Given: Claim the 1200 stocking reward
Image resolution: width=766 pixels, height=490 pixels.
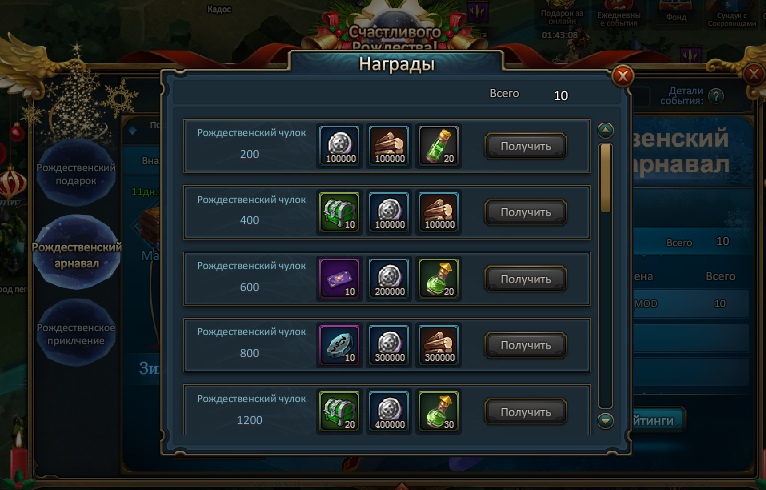Looking at the screenshot, I should (525, 411).
